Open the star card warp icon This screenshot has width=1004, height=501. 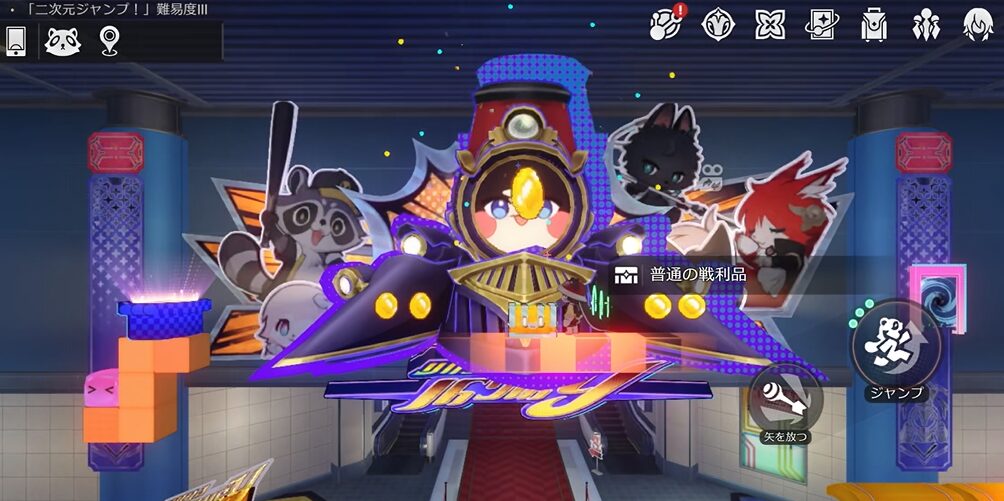(x=822, y=23)
